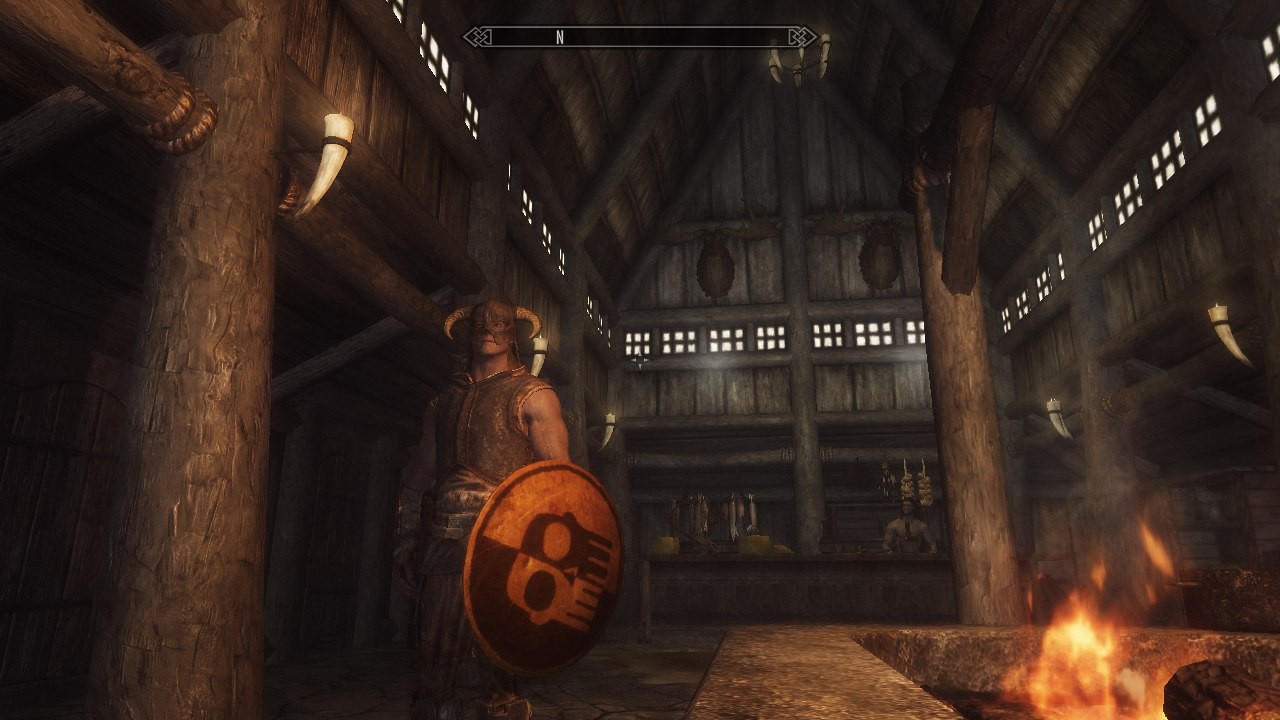Click the compass bar showing North
The image size is (1280, 720).
640,38
